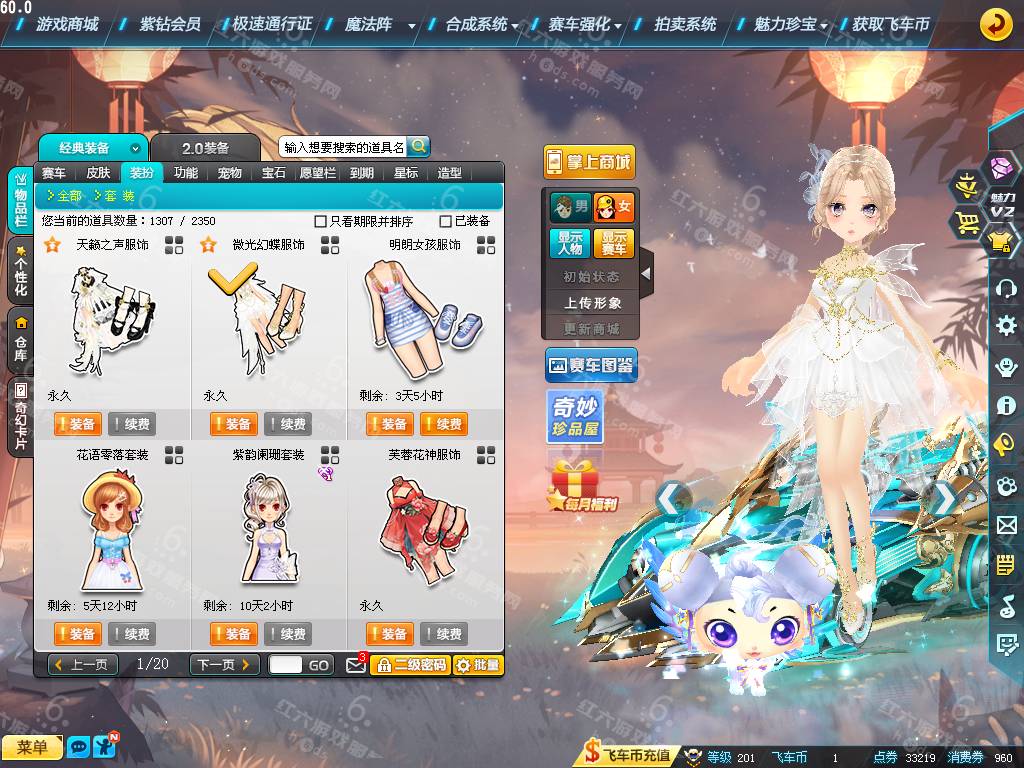Toggle the 只看期限并排序 checkbox
1024x768 pixels.
tap(321, 221)
